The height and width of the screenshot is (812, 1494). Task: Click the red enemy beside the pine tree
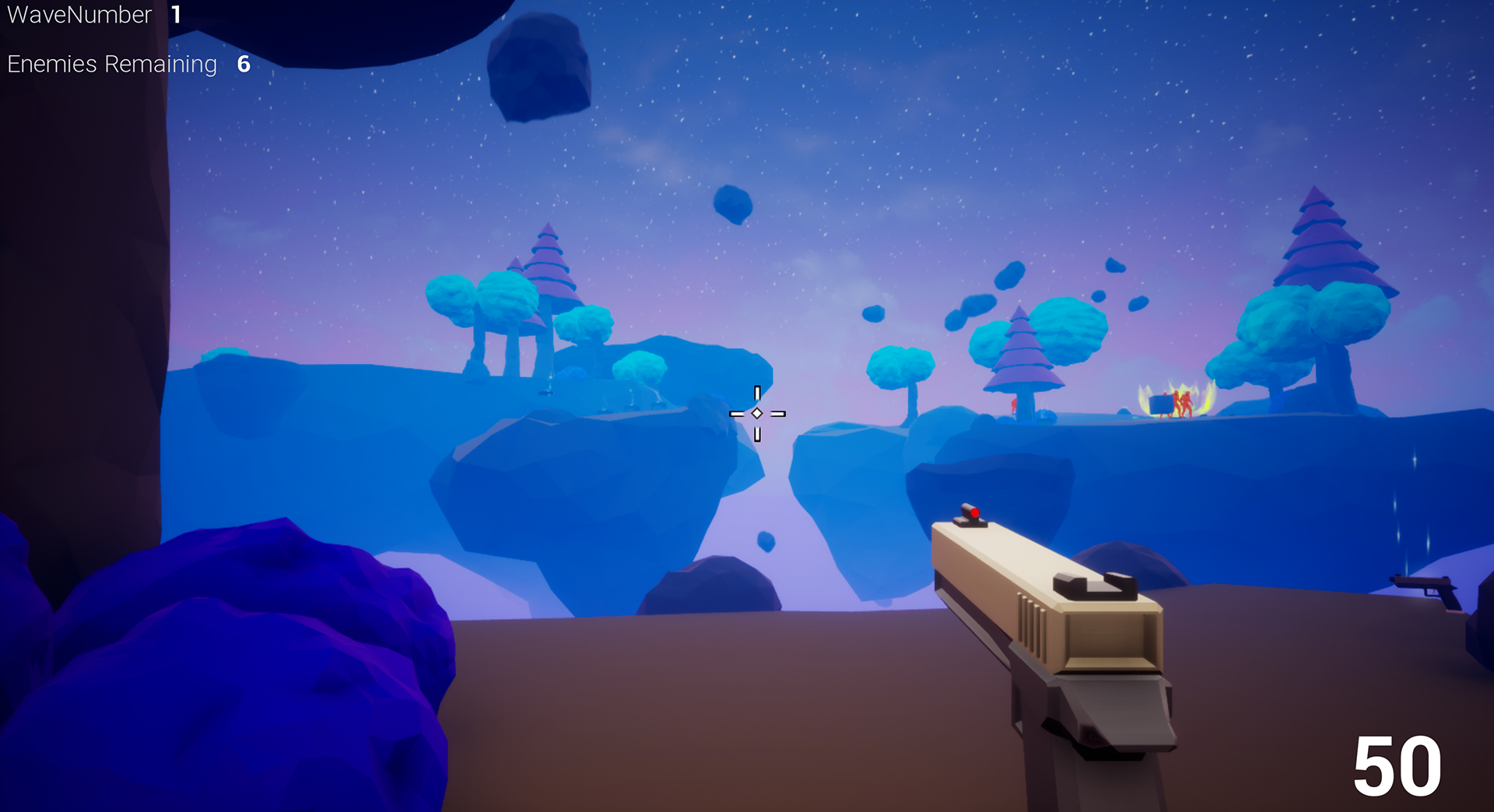click(1013, 404)
